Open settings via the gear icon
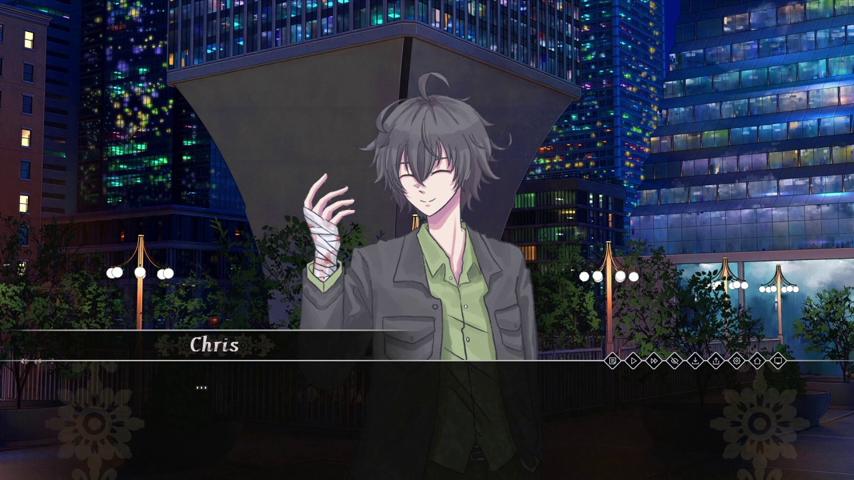 737,361
